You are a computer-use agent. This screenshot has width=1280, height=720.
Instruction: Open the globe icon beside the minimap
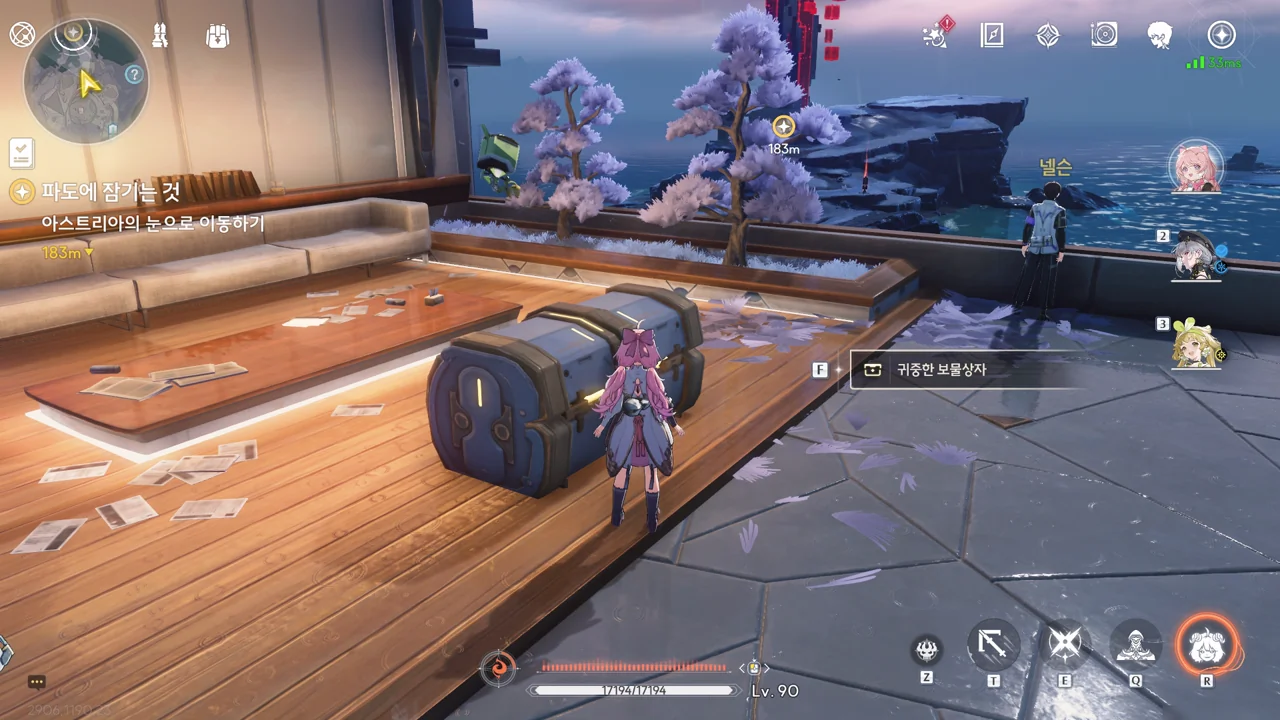pos(22,35)
